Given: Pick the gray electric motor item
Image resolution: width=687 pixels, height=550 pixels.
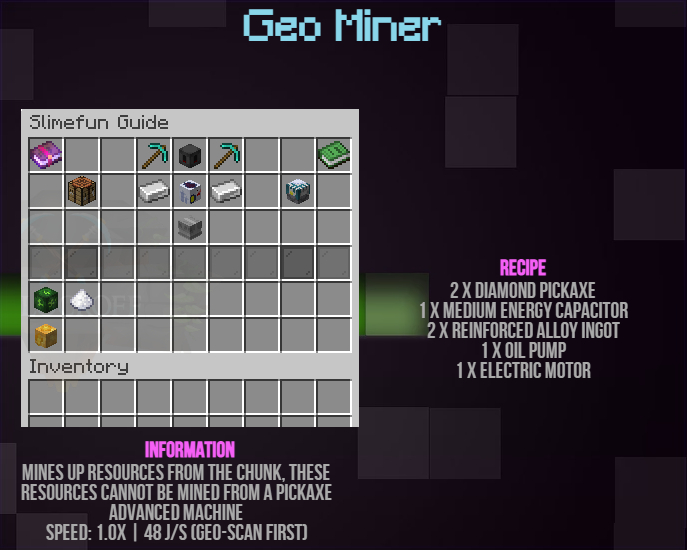Looking at the screenshot, I should [x=190, y=227].
